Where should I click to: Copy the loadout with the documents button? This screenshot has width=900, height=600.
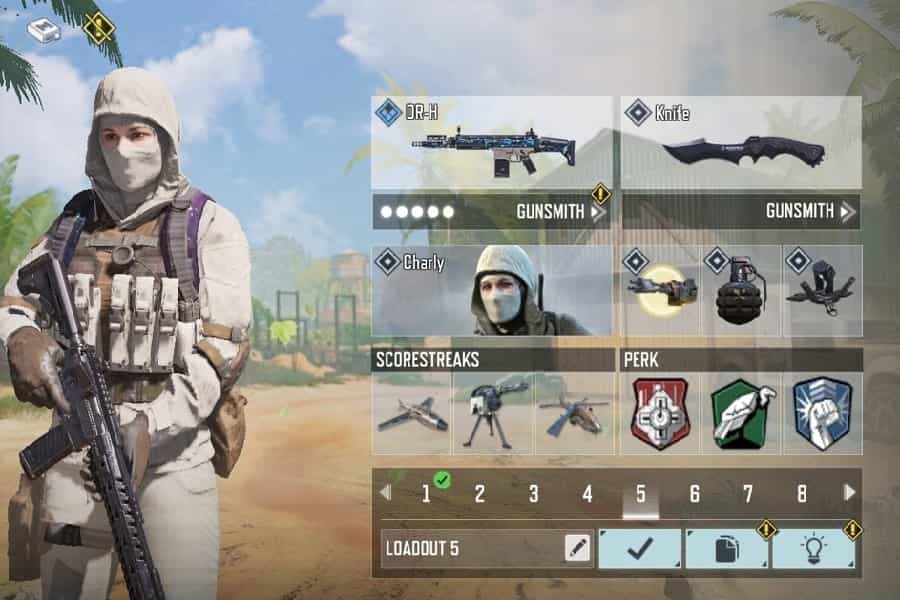pyautogui.click(x=726, y=548)
